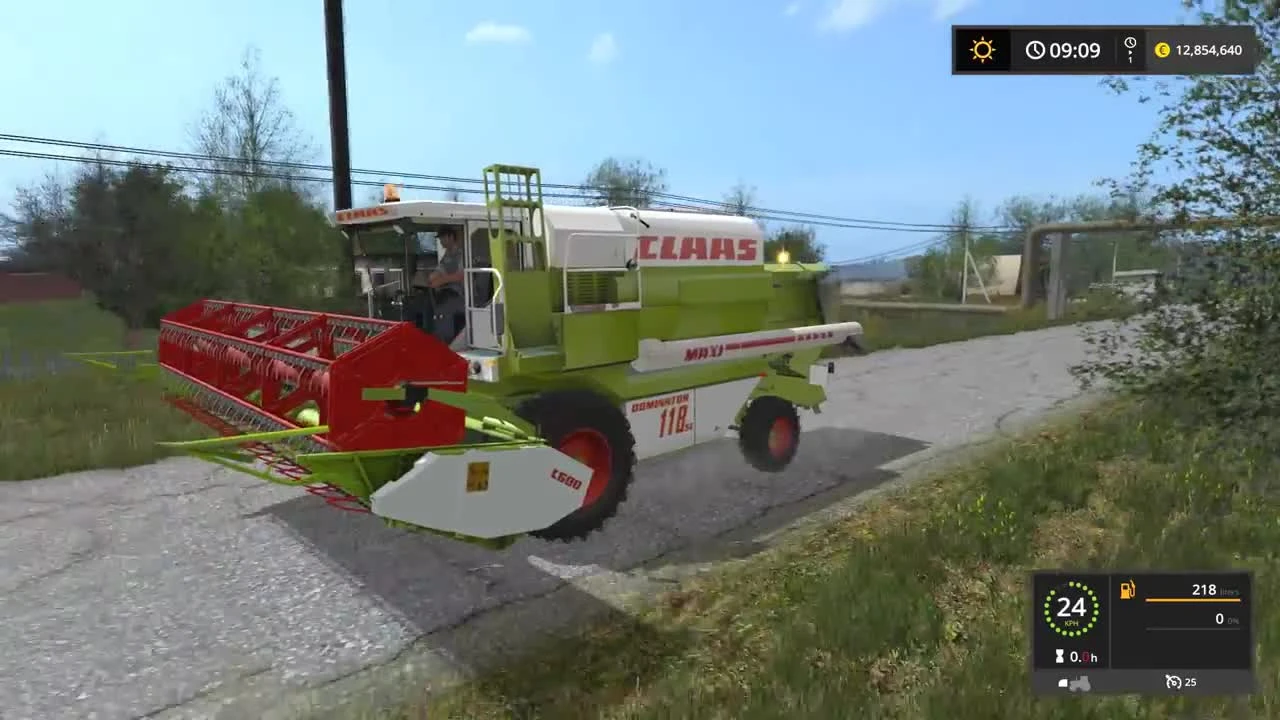This screenshot has height=720, width=1280.
Task: Click the green KPH speedometer dial
Action: point(1073,608)
